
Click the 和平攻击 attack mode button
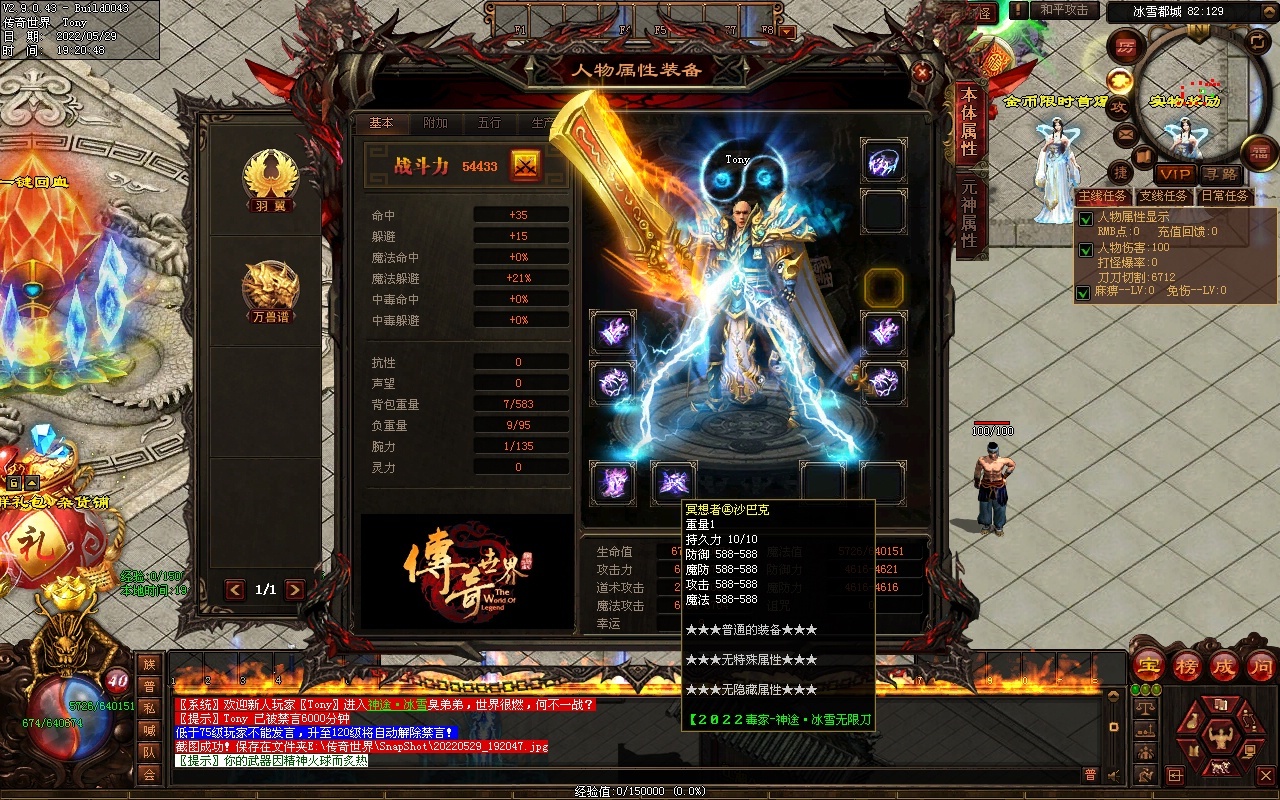click(1063, 10)
